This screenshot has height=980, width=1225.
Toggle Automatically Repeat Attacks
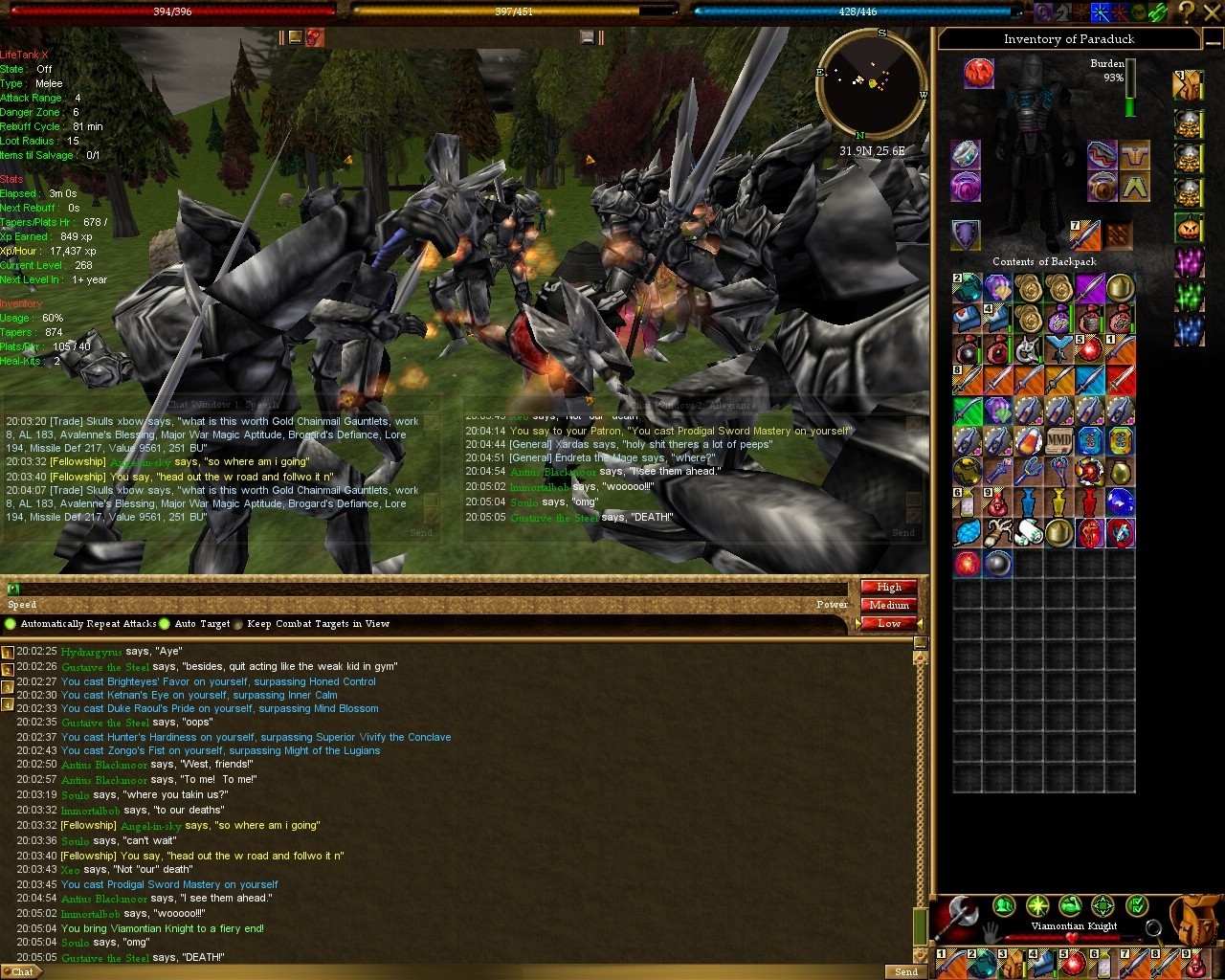11,624
